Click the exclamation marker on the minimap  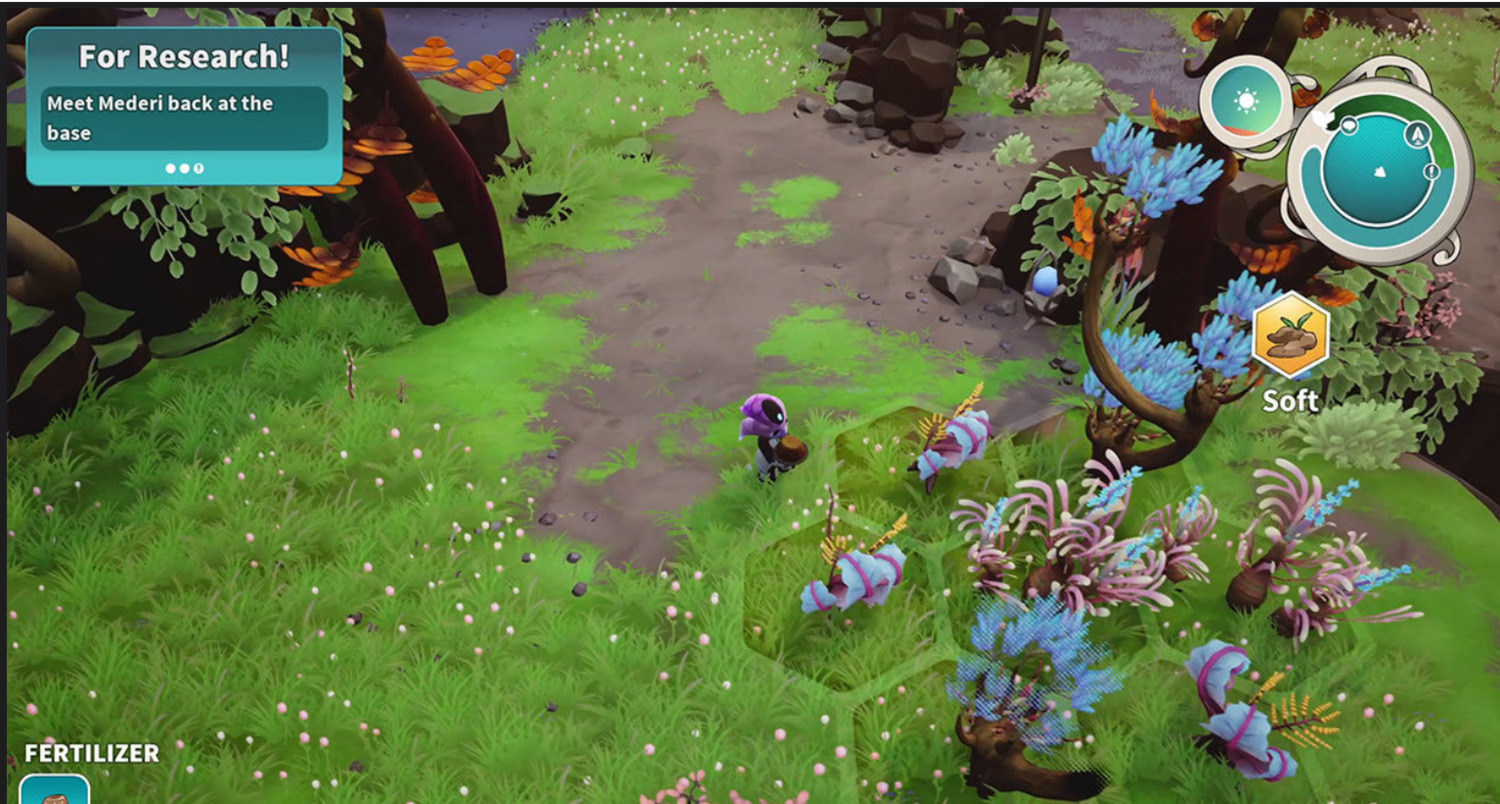point(1432,172)
